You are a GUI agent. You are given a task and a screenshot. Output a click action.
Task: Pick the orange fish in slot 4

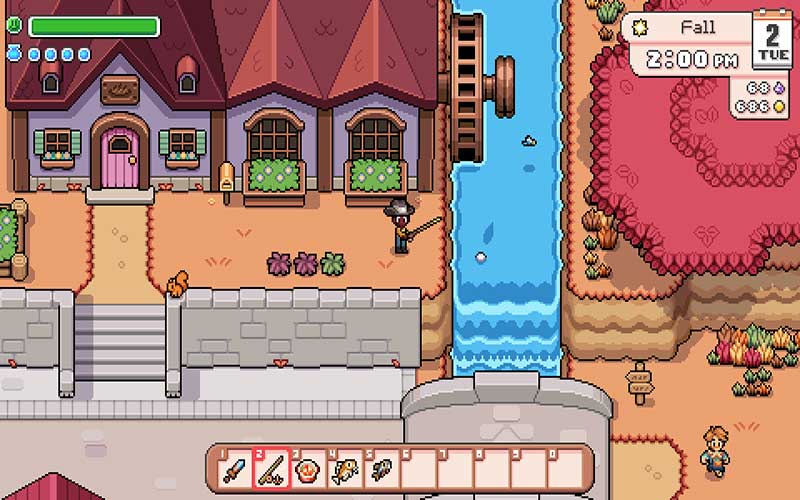(345, 468)
